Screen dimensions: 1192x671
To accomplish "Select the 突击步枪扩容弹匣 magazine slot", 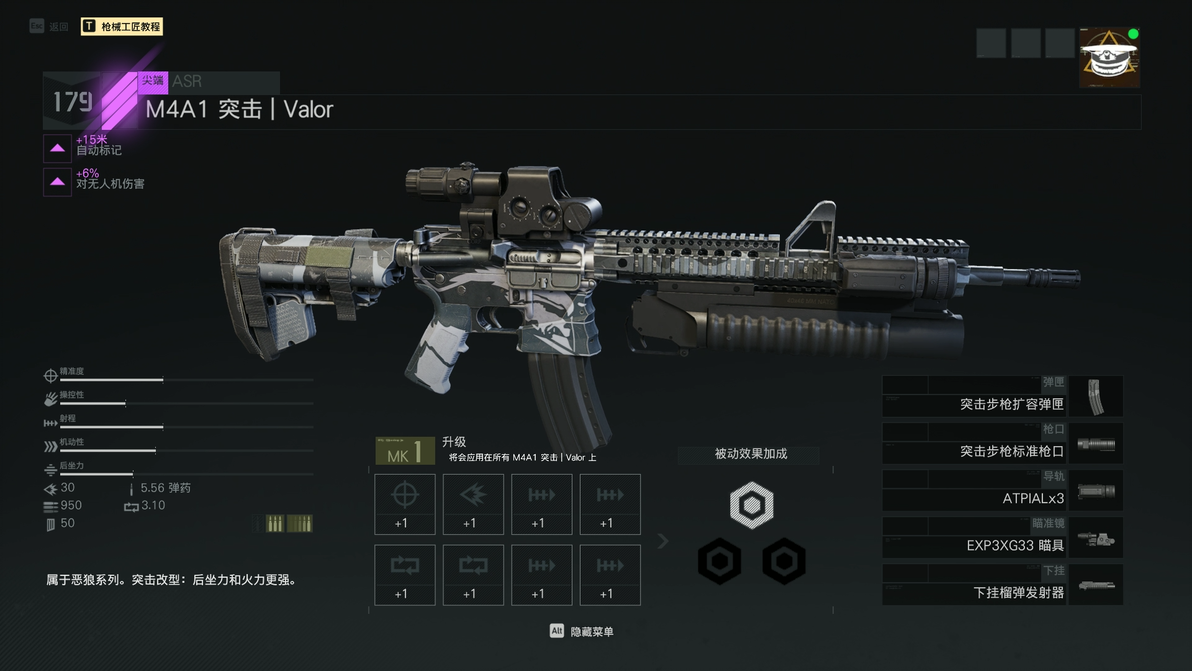I will tap(1002, 397).
